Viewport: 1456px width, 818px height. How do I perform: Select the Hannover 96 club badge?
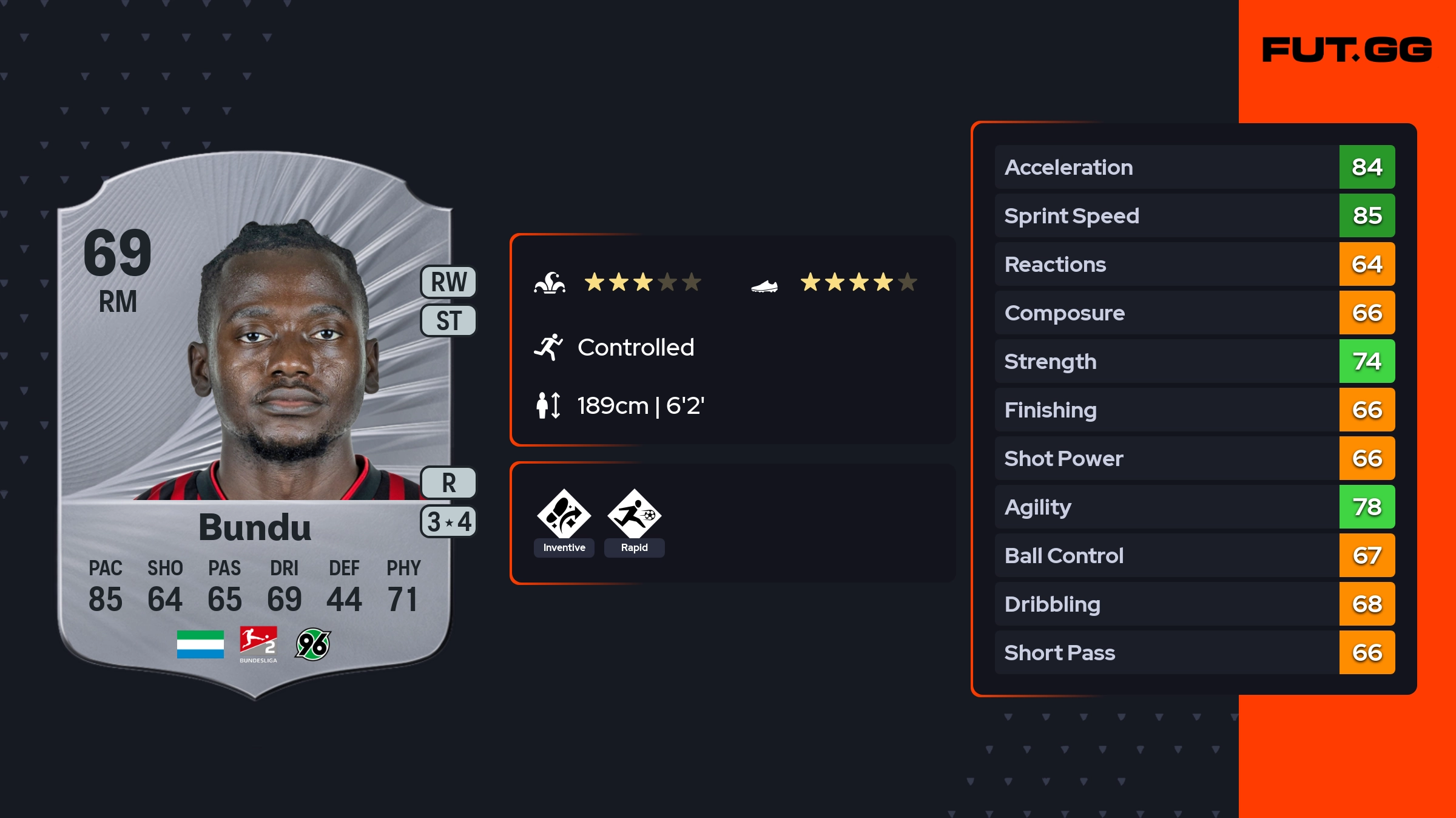[312, 644]
